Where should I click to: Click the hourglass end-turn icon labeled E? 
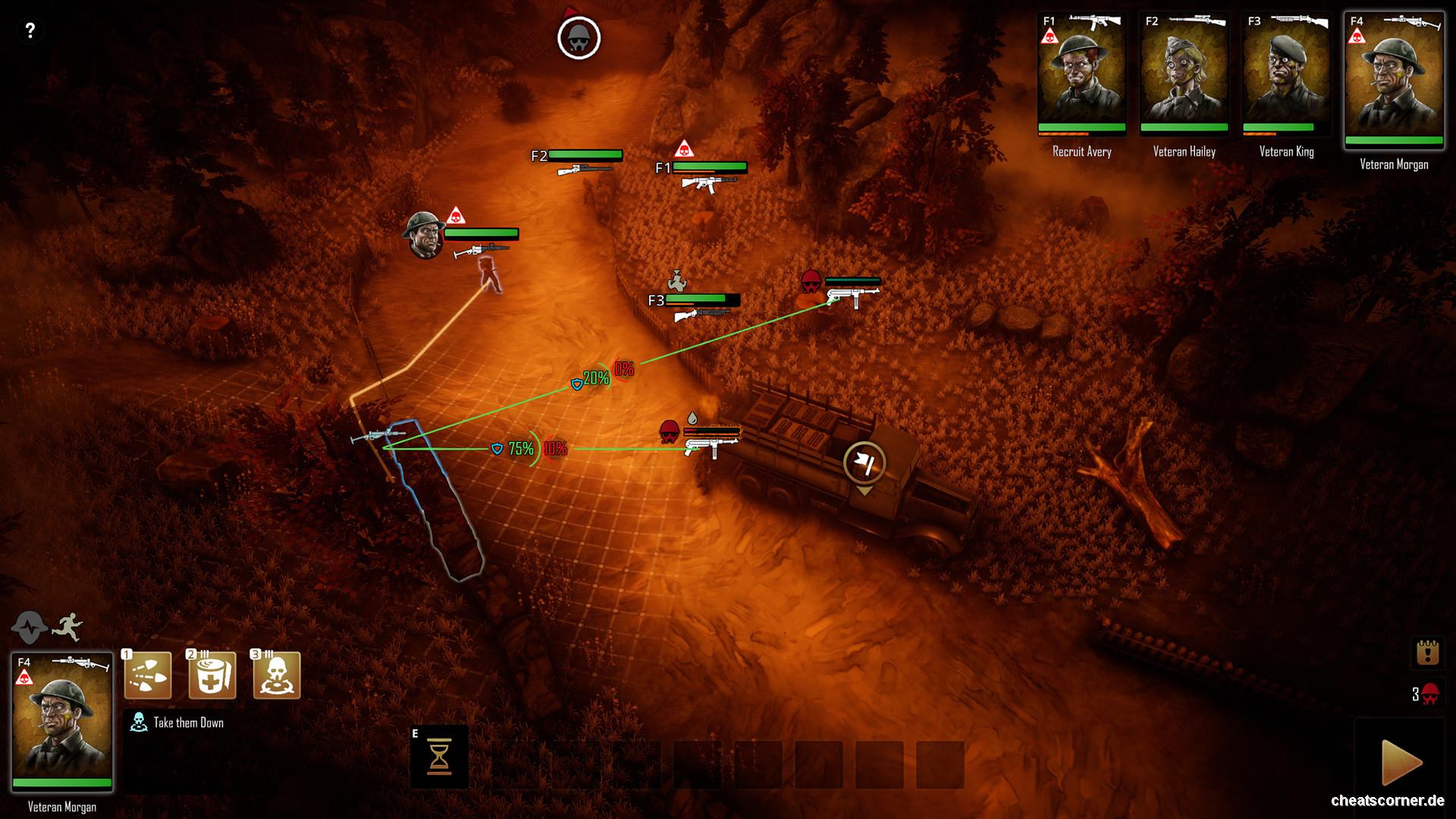coord(438,756)
